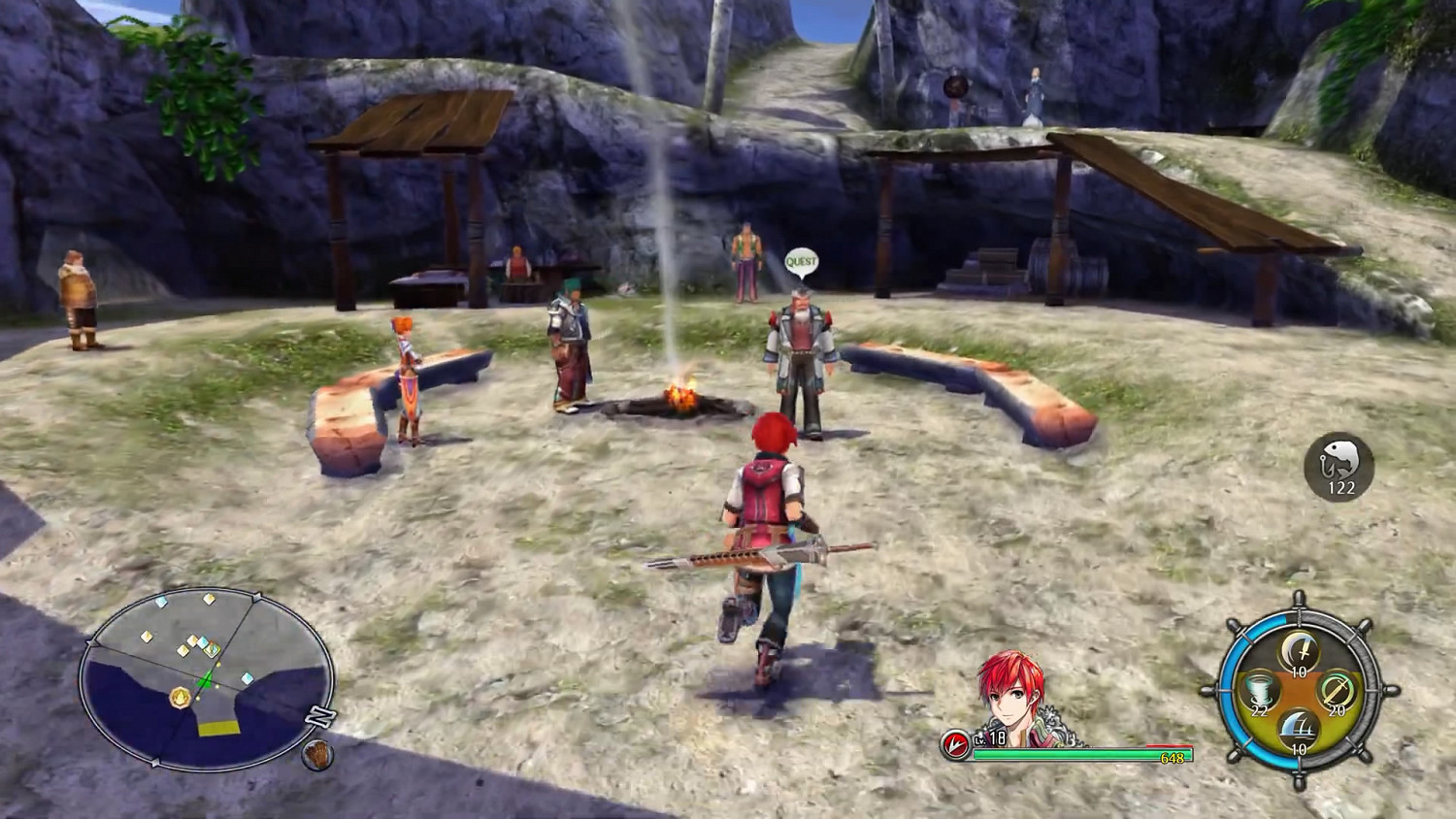The image size is (1456, 819).
Task: Click the N compass marker beside the minimap
Action: click(318, 715)
